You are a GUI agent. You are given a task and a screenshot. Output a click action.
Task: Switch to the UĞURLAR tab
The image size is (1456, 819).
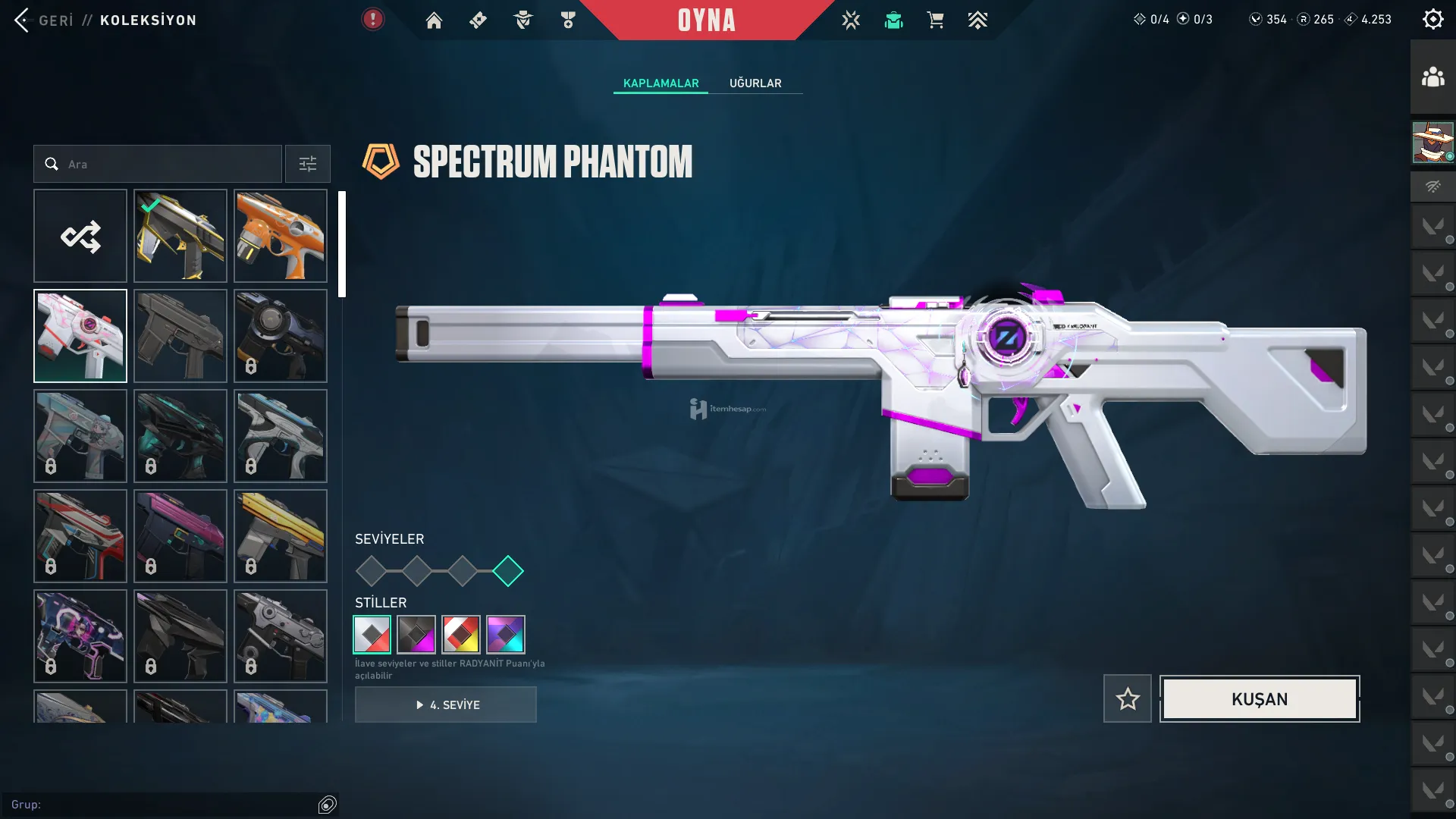(755, 83)
